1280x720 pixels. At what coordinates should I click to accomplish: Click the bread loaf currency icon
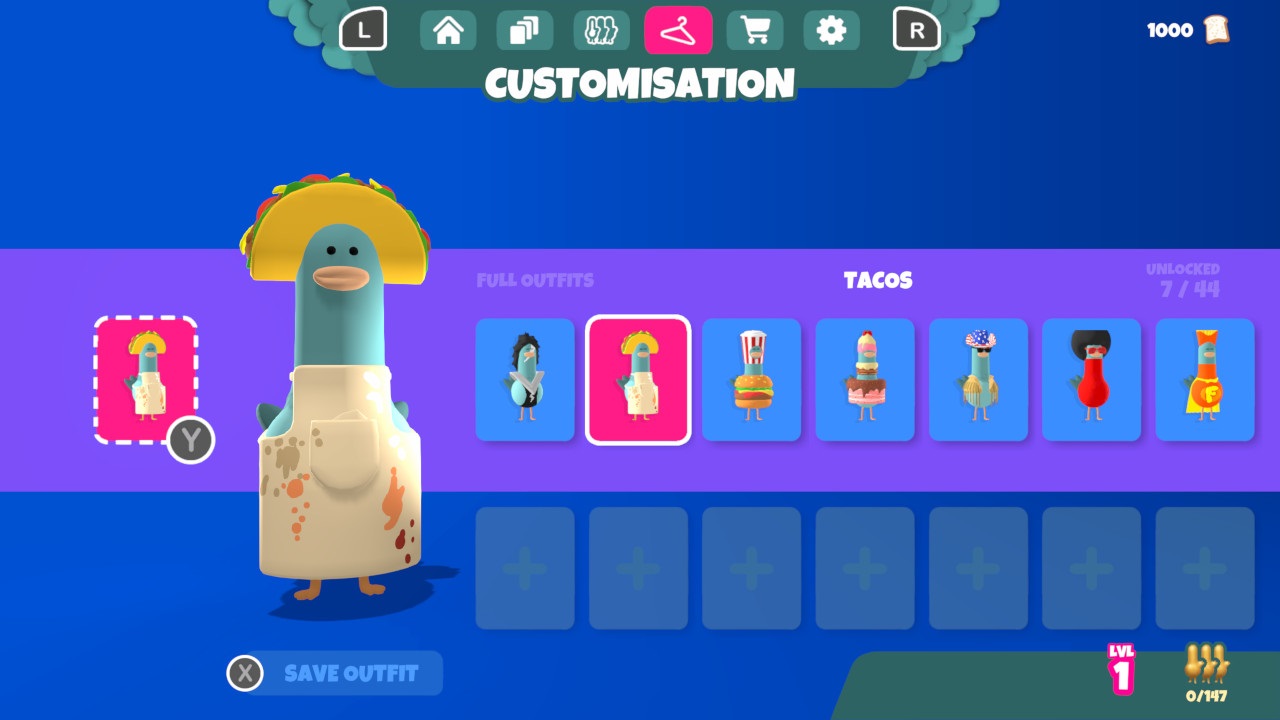[x=1216, y=30]
